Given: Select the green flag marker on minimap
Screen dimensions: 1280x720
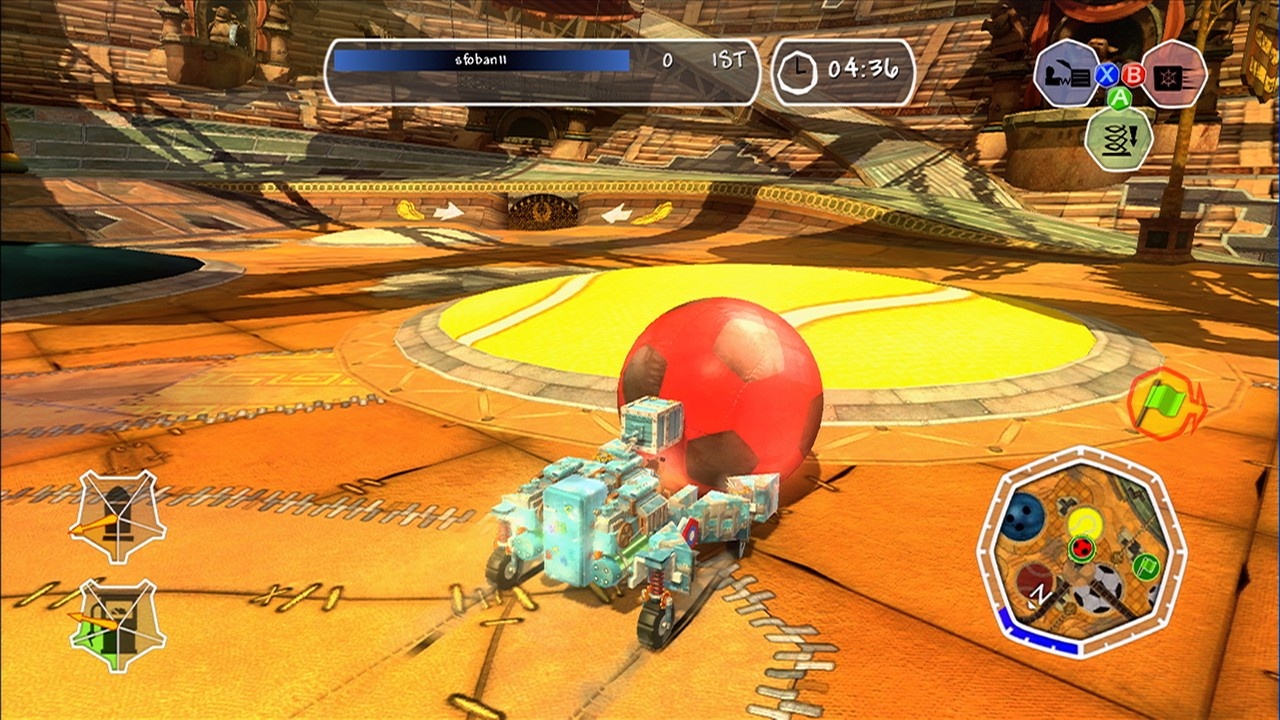Looking at the screenshot, I should point(1146,565).
